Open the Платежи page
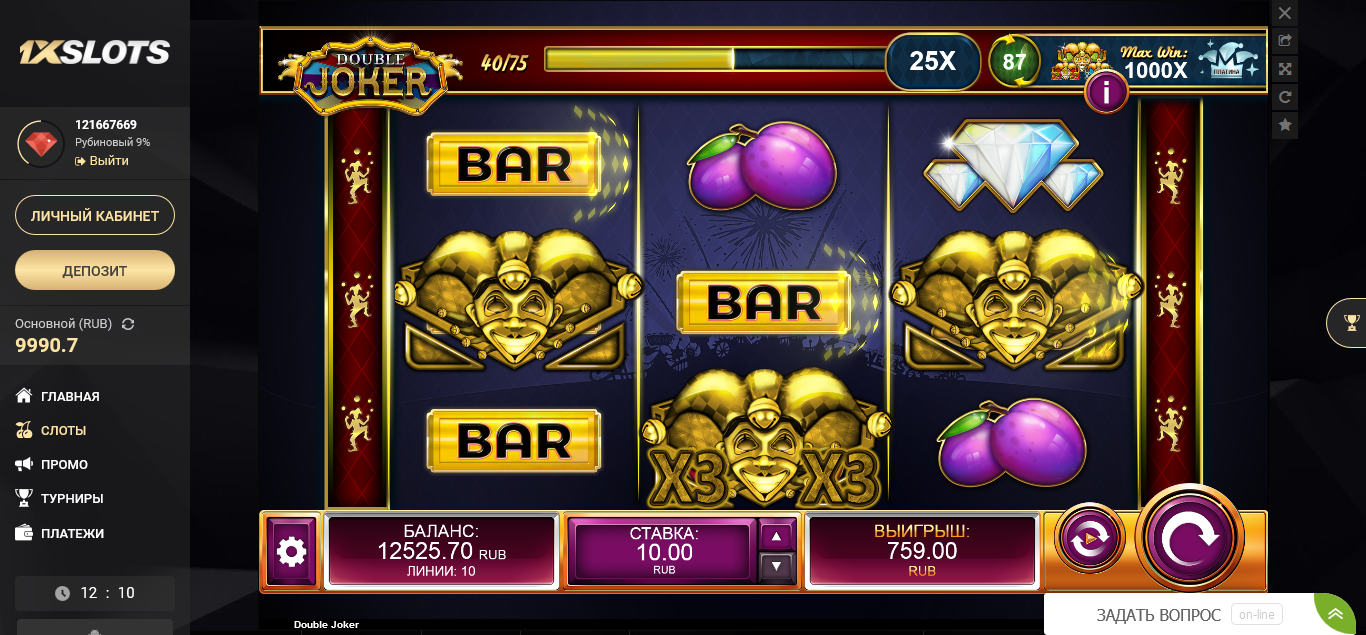Image resolution: width=1366 pixels, height=635 pixels. pos(71,533)
